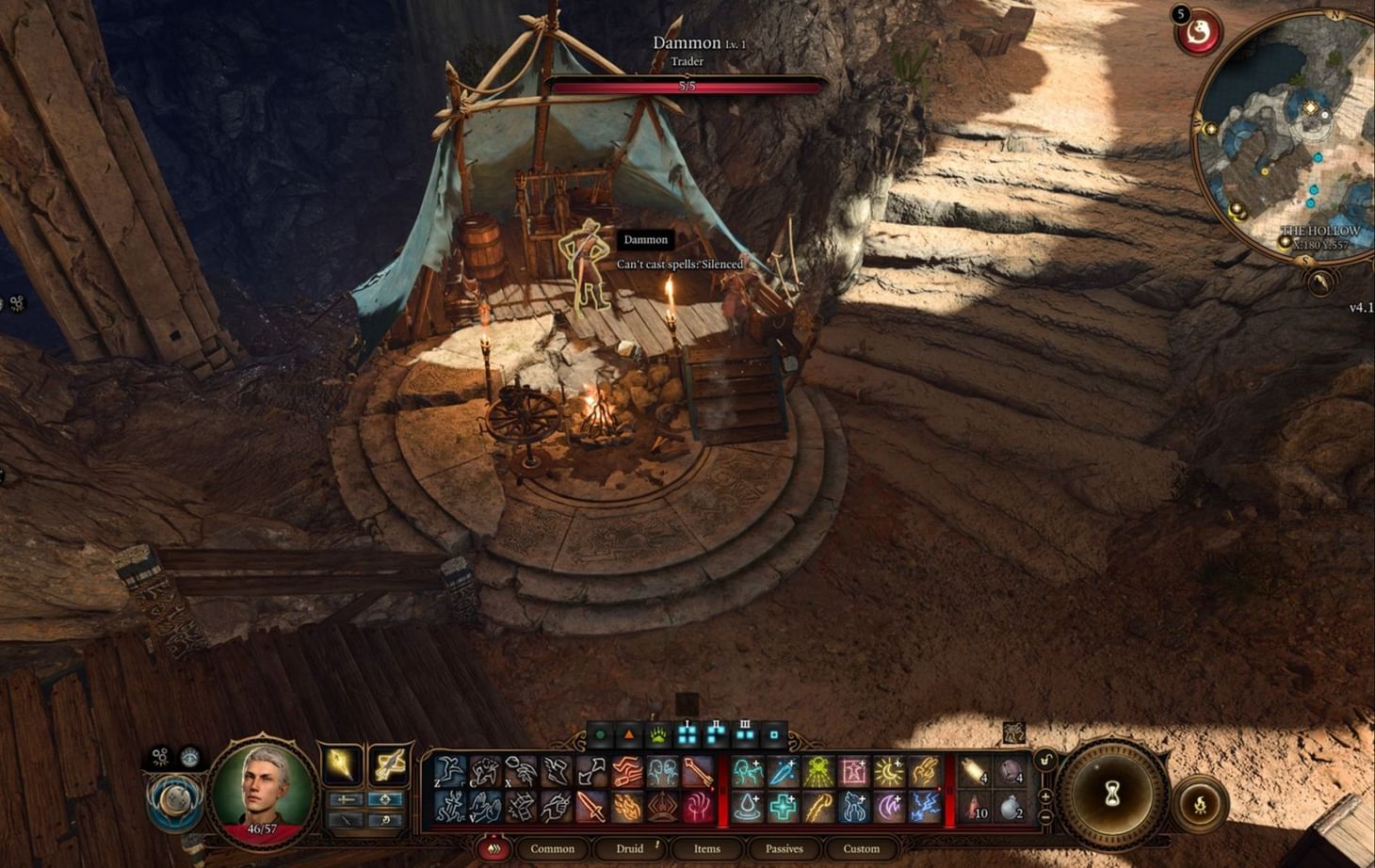Click the plus to add a hotbar row
Viewport: 1375px width, 868px height.
[1045, 798]
